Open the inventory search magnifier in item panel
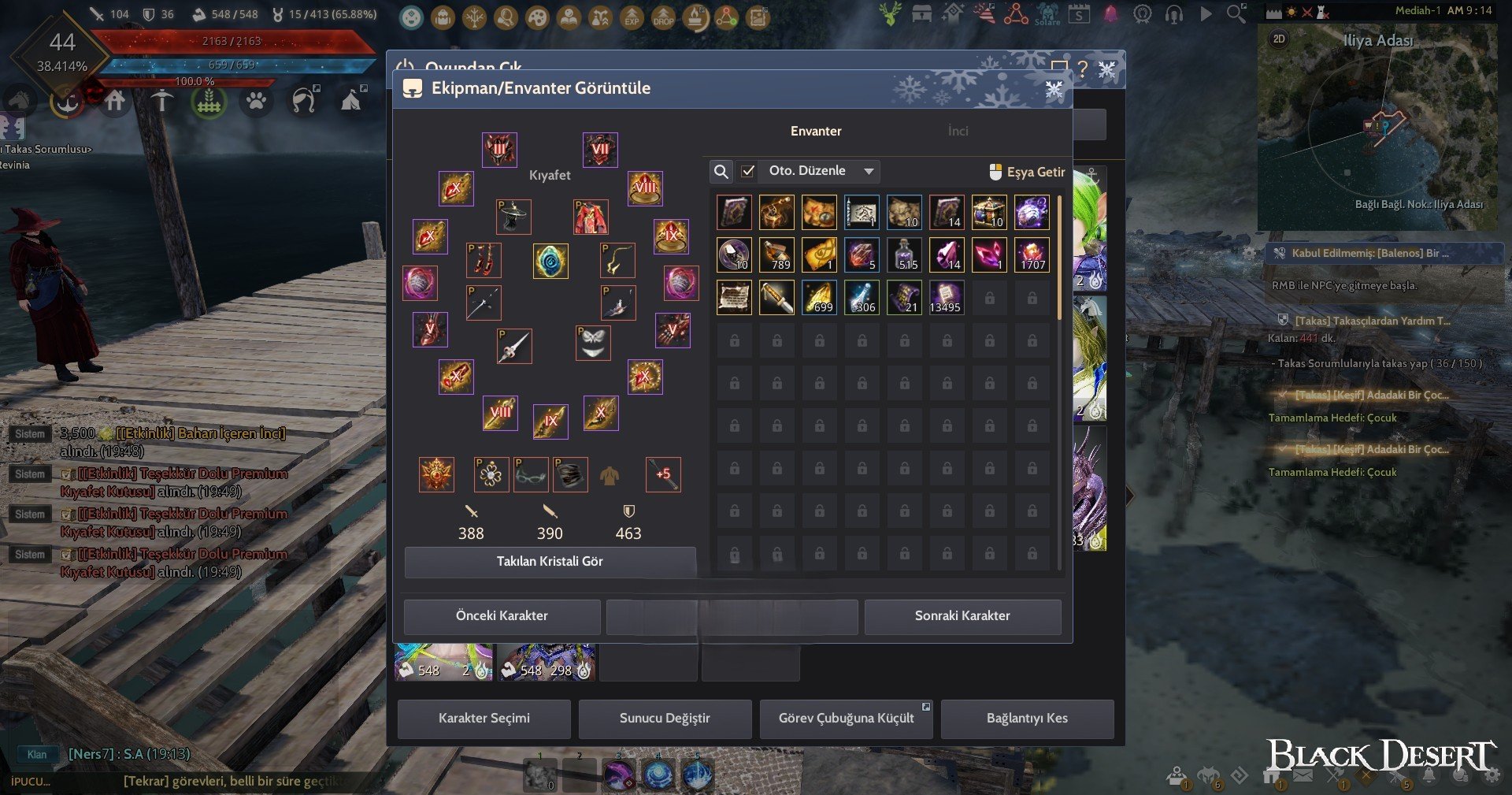The width and height of the screenshot is (1512, 795). point(721,171)
